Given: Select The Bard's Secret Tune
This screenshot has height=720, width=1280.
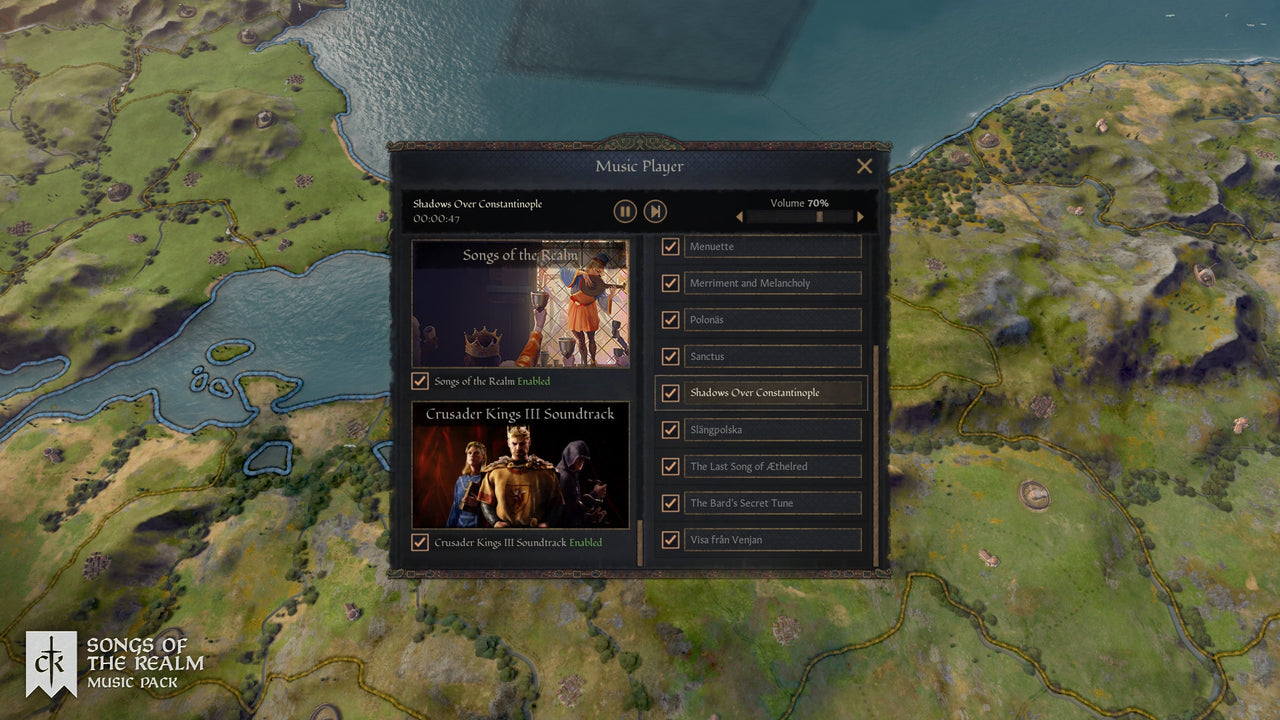Looking at the screenshot, I should click(772, 503).
